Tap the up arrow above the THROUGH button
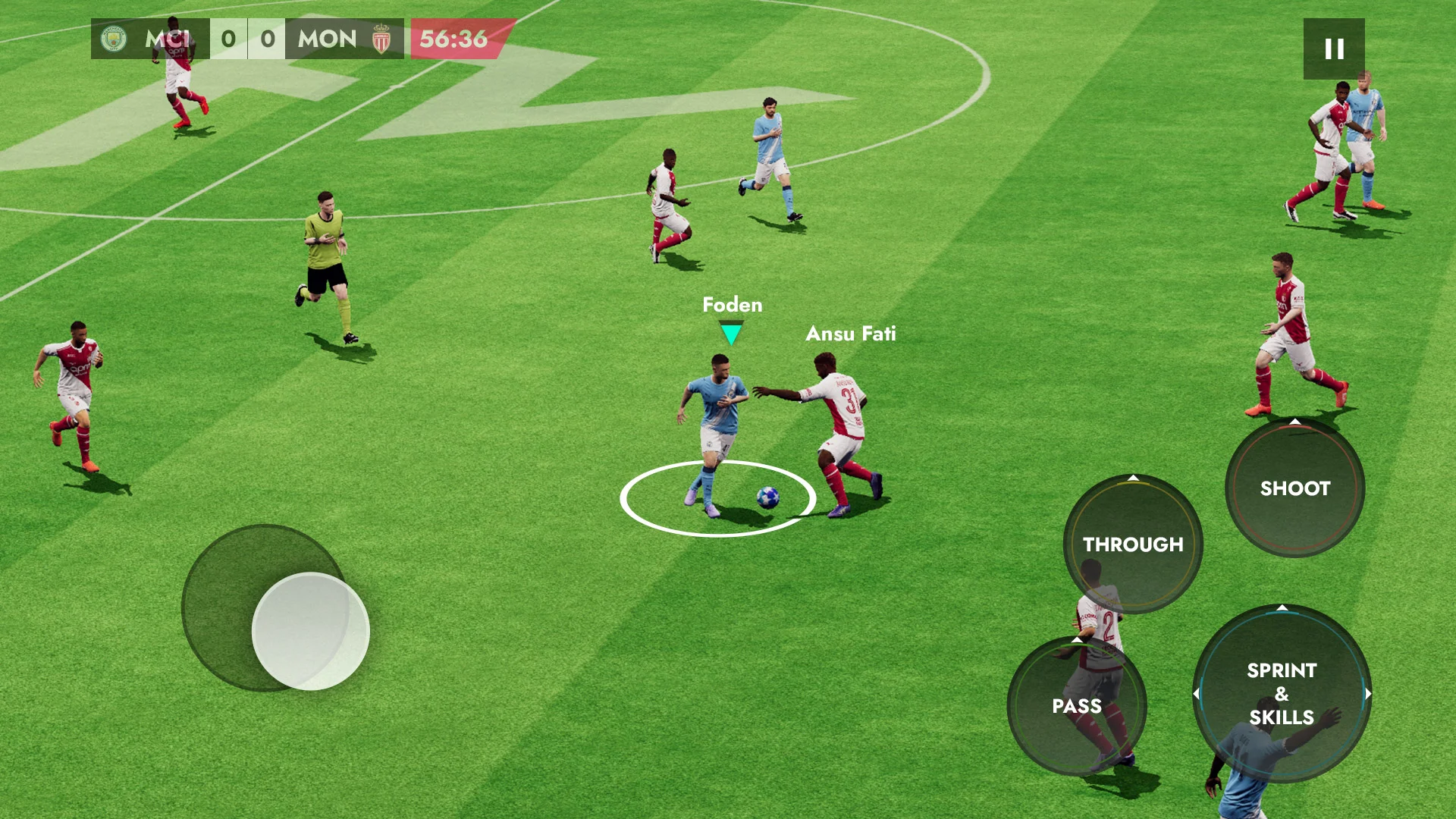 [1131, 478]
